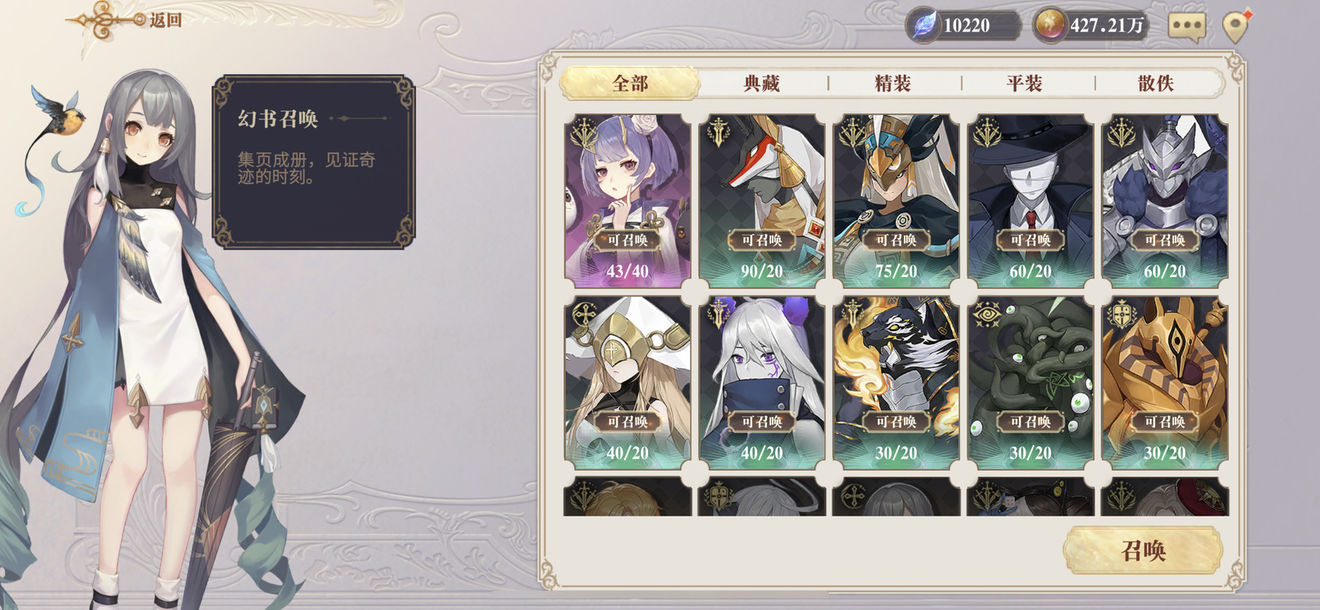The height and width of the screenshot is (610, 1320).
Task: Open the 精装 category tab
Action: pos(893,83)
